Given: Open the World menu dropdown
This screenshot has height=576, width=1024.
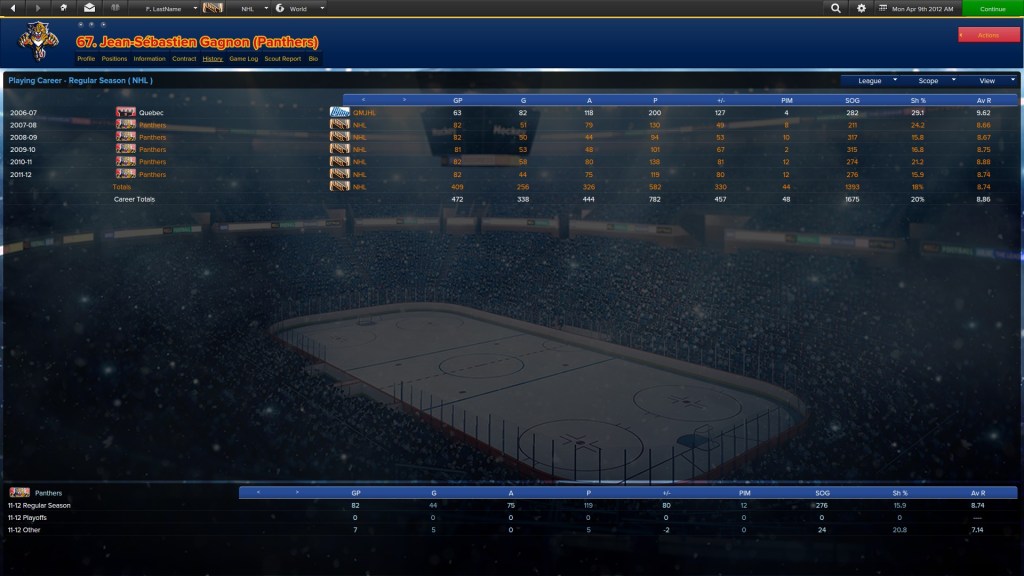Looking at the screenshot, I should tap(300, 8).
